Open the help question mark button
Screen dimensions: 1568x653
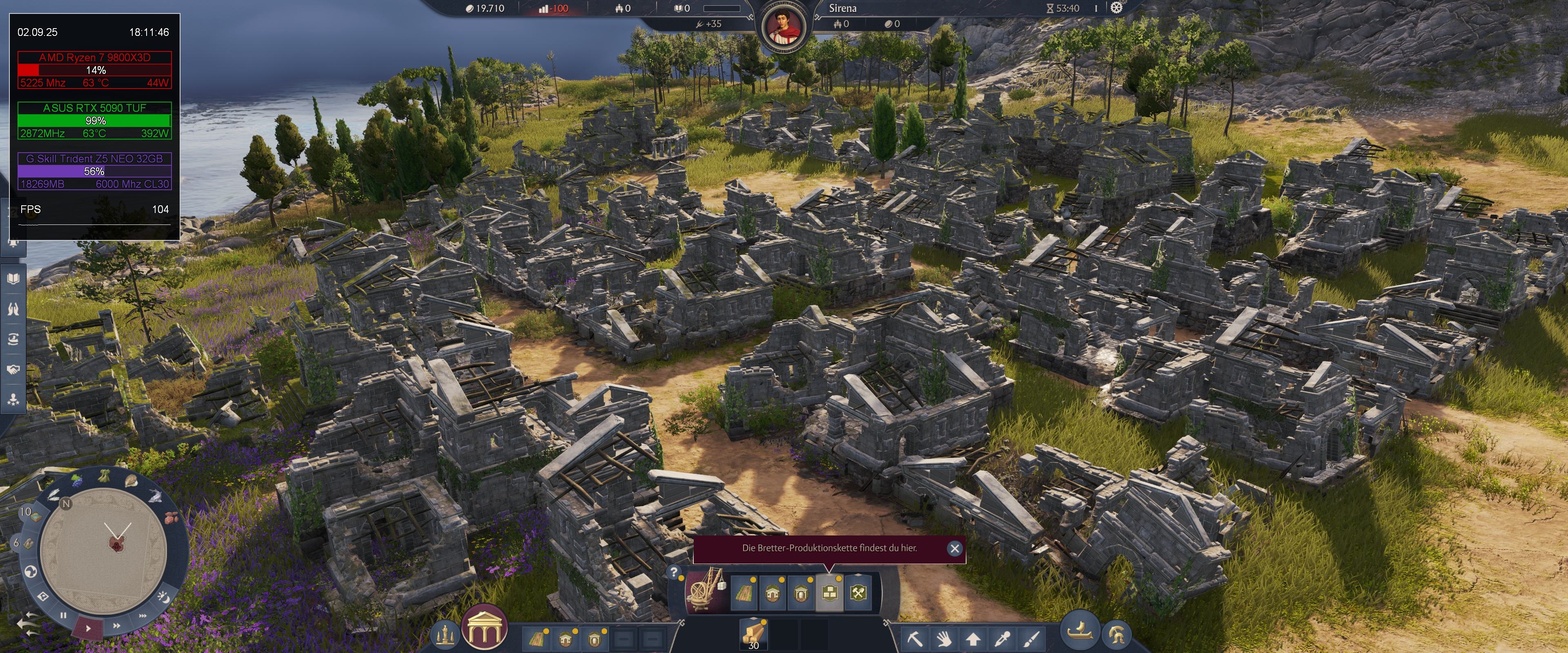tap(674, 572)
